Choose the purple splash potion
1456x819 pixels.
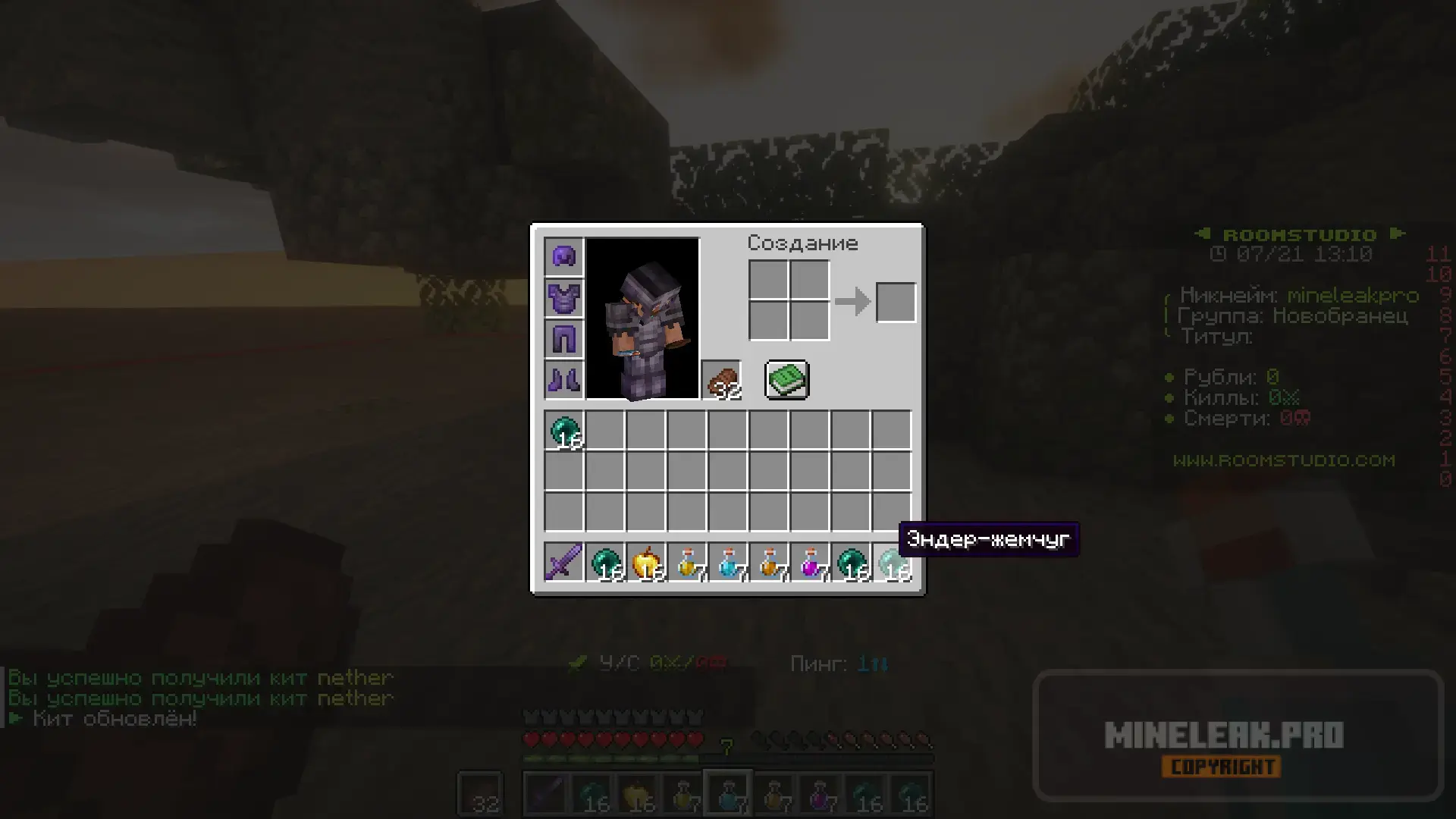[x=810, y=563]
